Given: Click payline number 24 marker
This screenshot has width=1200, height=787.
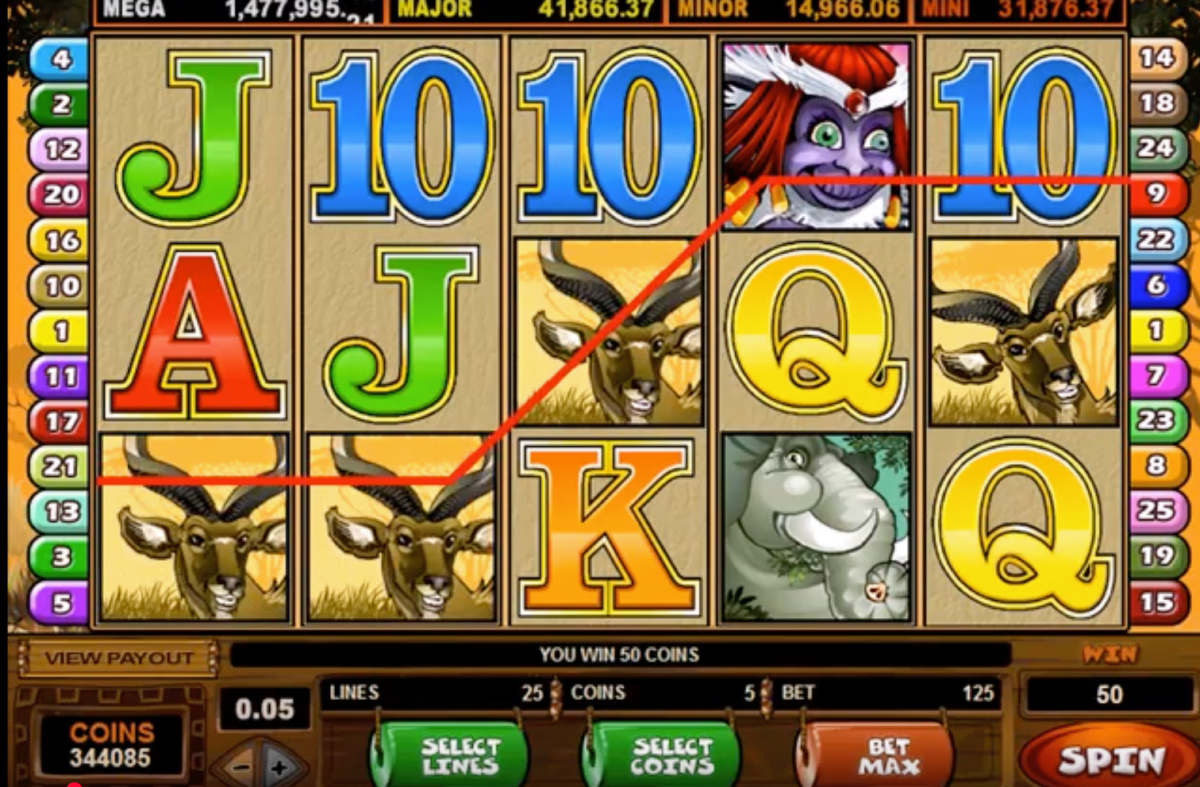Looking at the screenshot, I should (x=1156, y=148).
